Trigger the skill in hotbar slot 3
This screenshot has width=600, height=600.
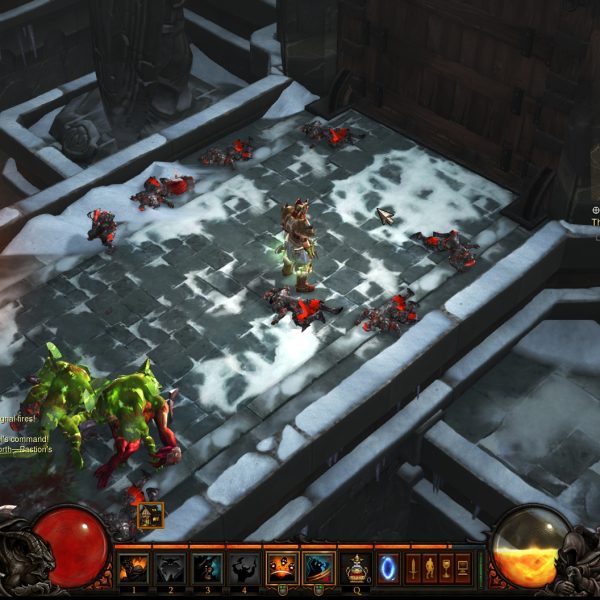pyautogui.click(x=207, y=568)
